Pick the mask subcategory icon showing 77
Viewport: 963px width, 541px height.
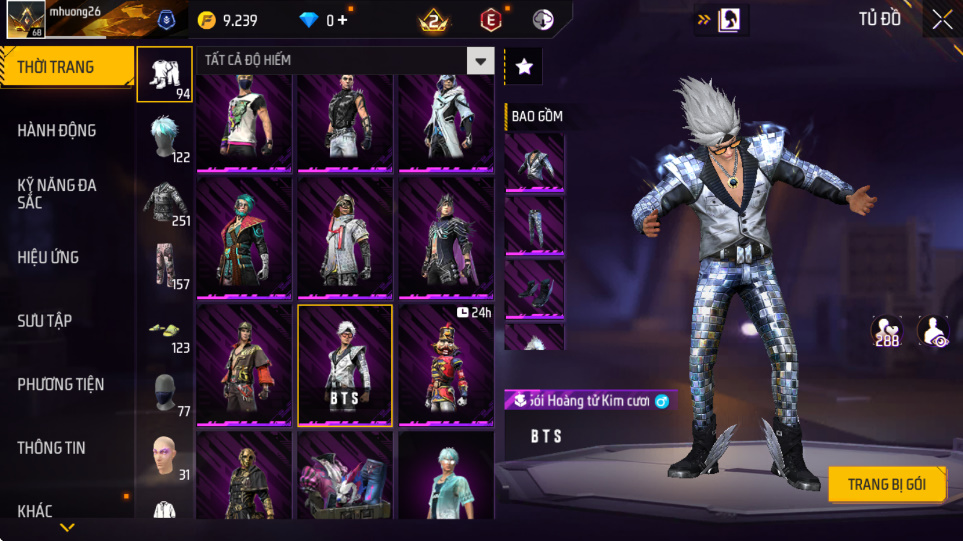click(x=165, y=393)
